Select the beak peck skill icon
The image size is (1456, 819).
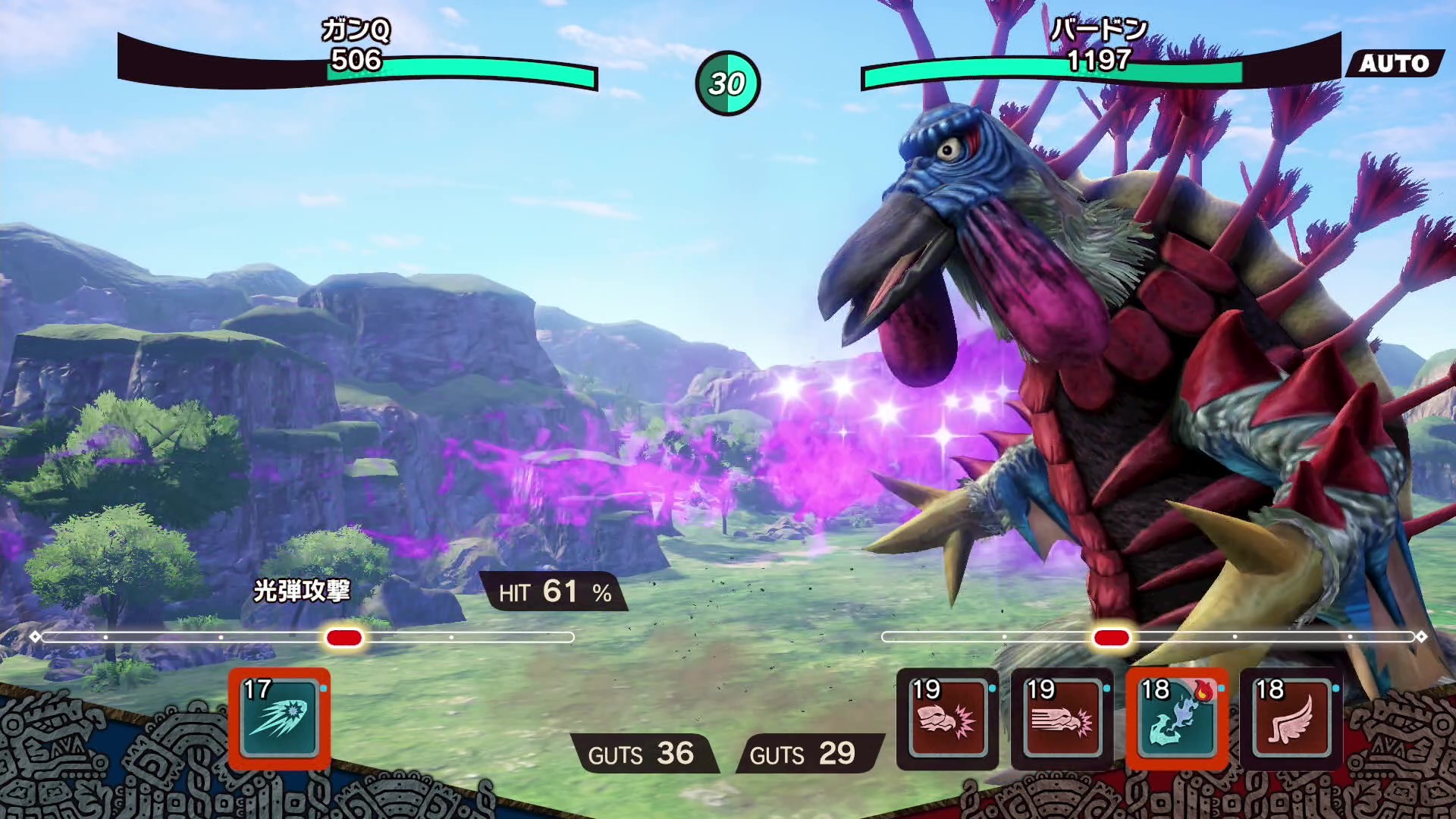(947, 719)
